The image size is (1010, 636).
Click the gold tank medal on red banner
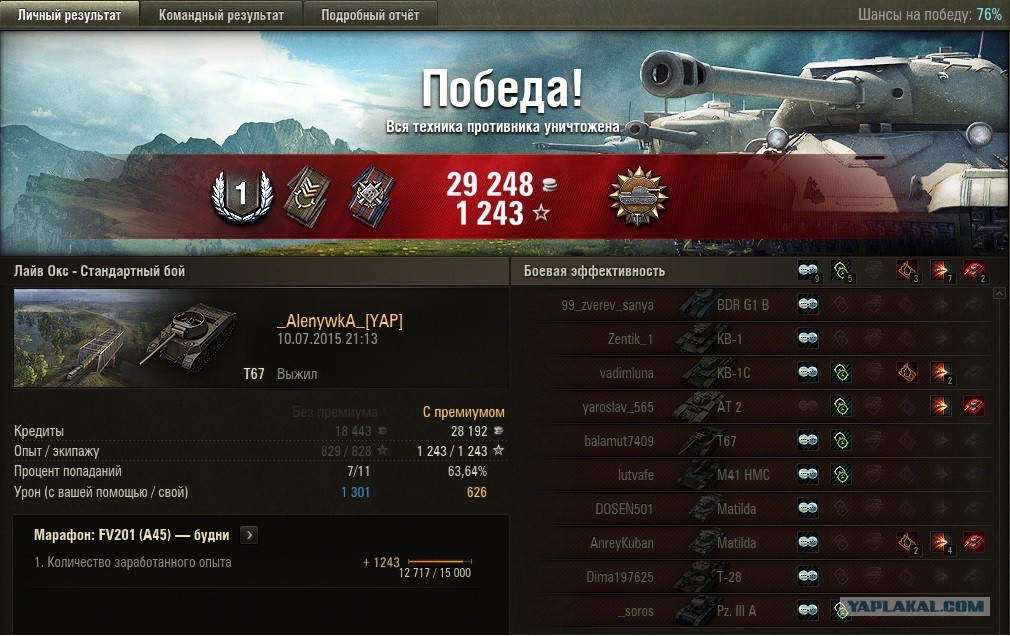coord(638,197)
